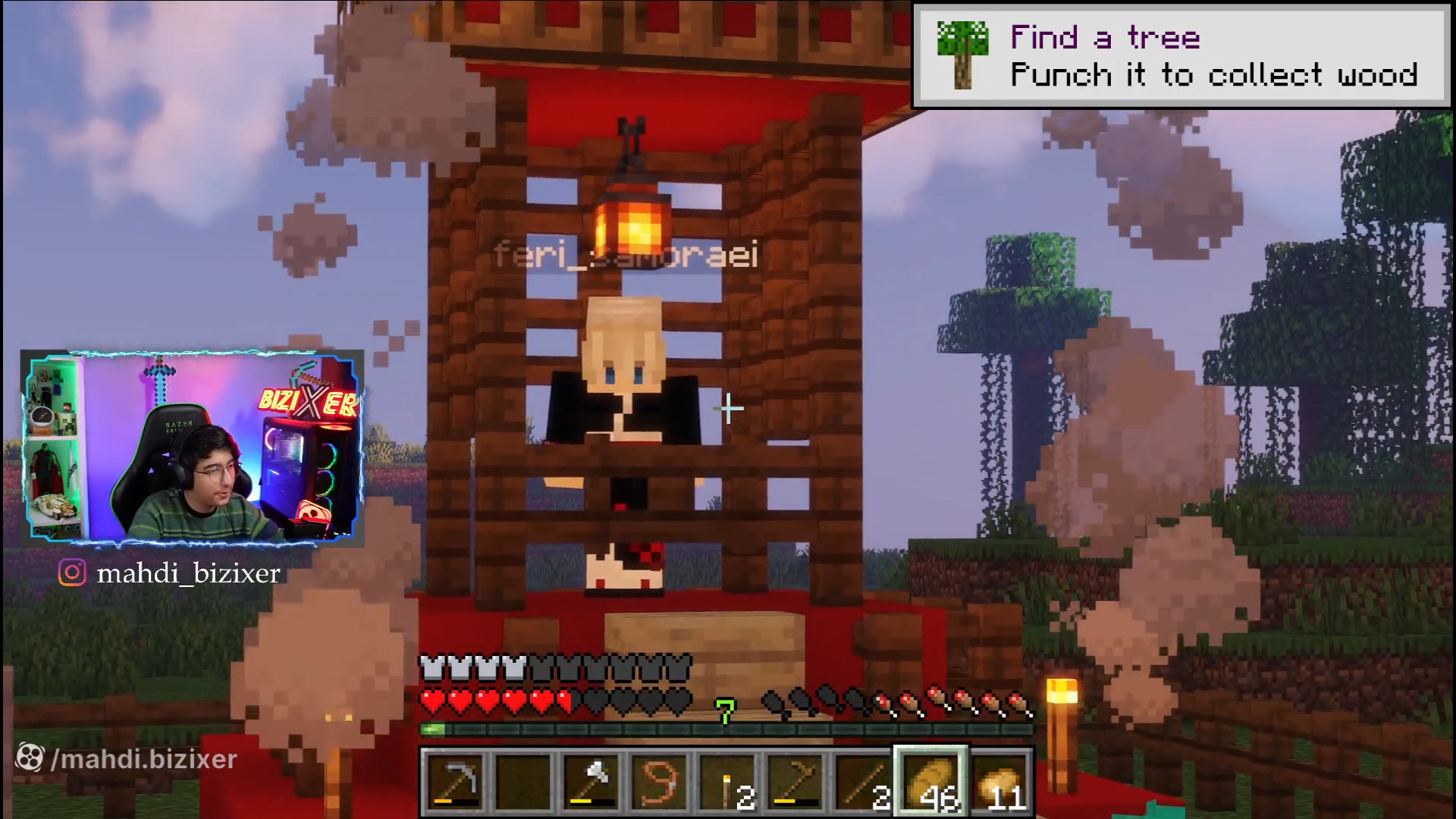Click the bread stack of 46
1456x819 pixels.
930,782
